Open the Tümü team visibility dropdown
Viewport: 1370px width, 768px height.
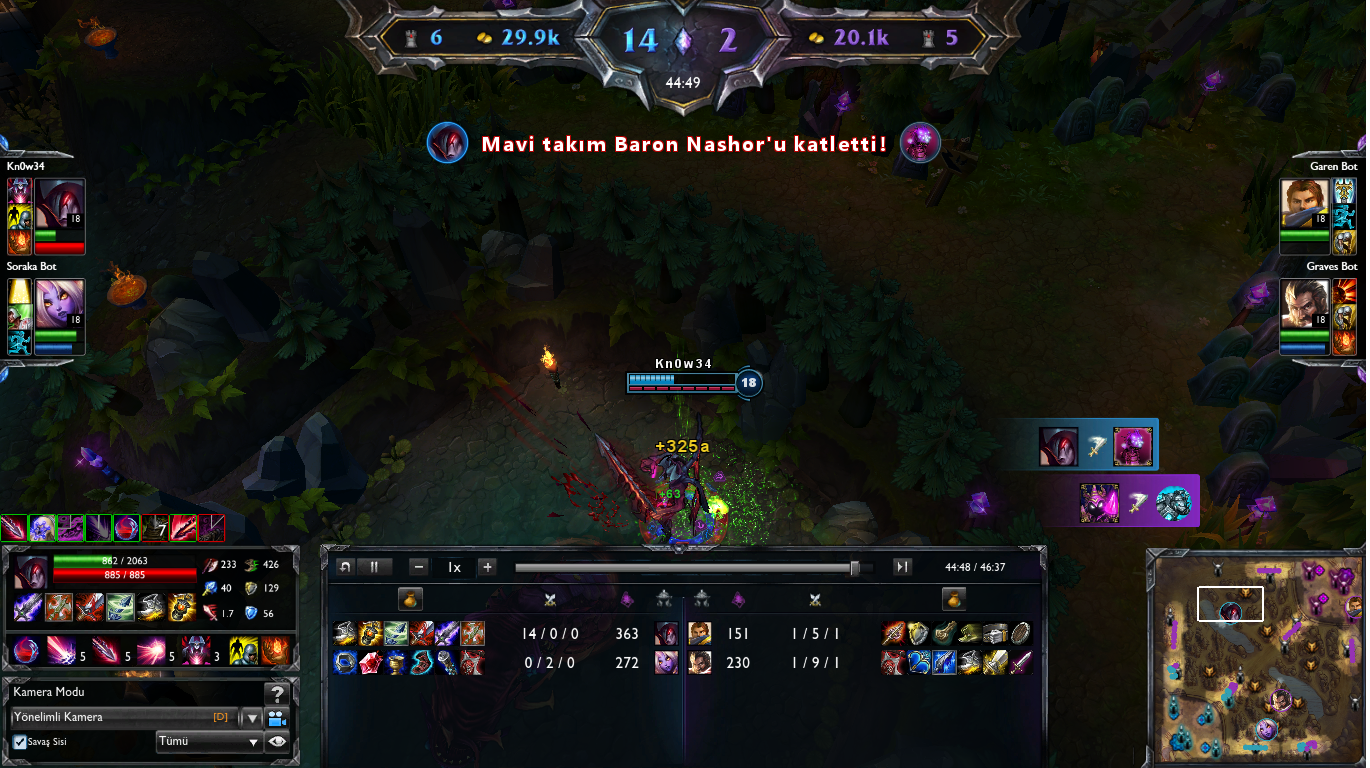209,742
